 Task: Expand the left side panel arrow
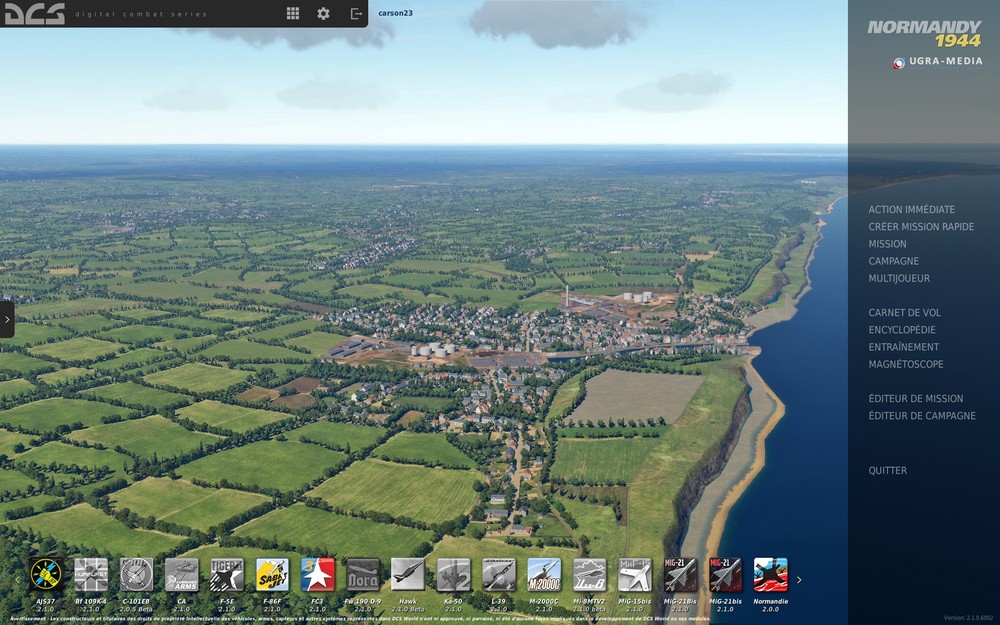[7, 319]
